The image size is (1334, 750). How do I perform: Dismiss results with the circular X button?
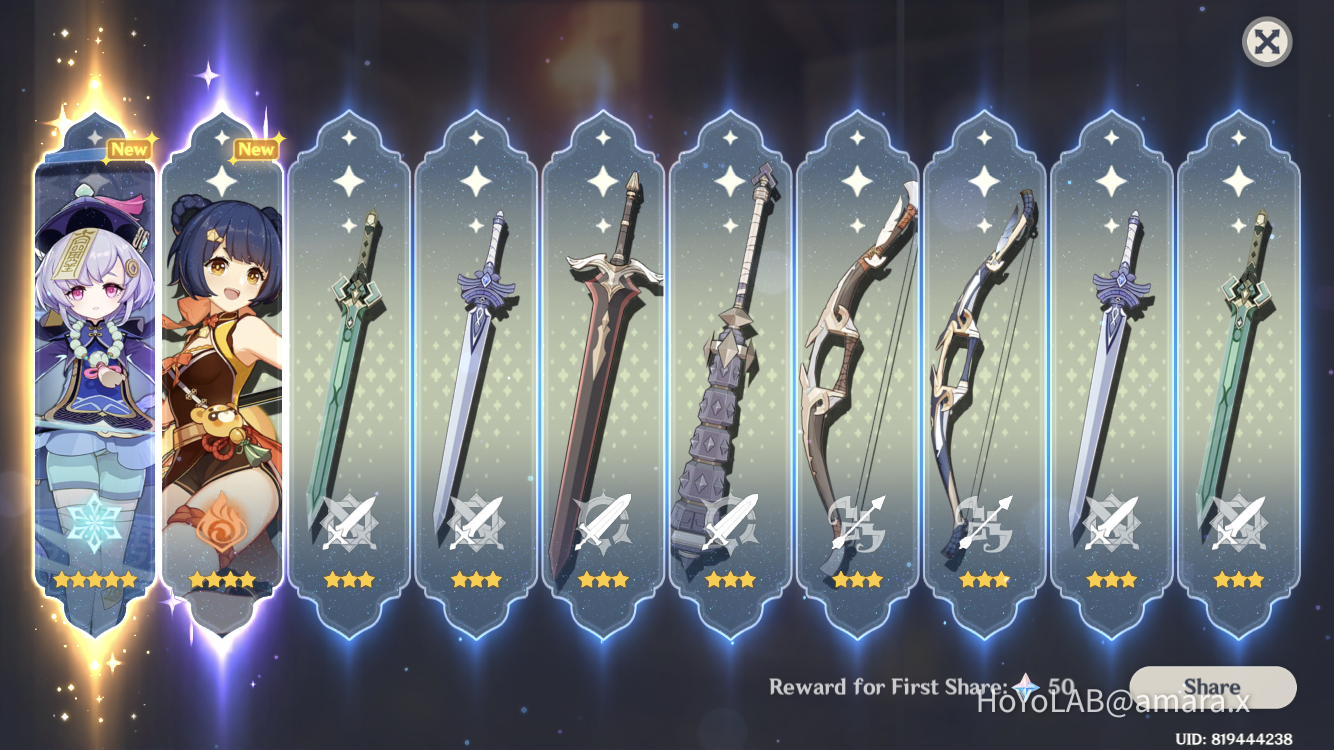point(1266,42)
